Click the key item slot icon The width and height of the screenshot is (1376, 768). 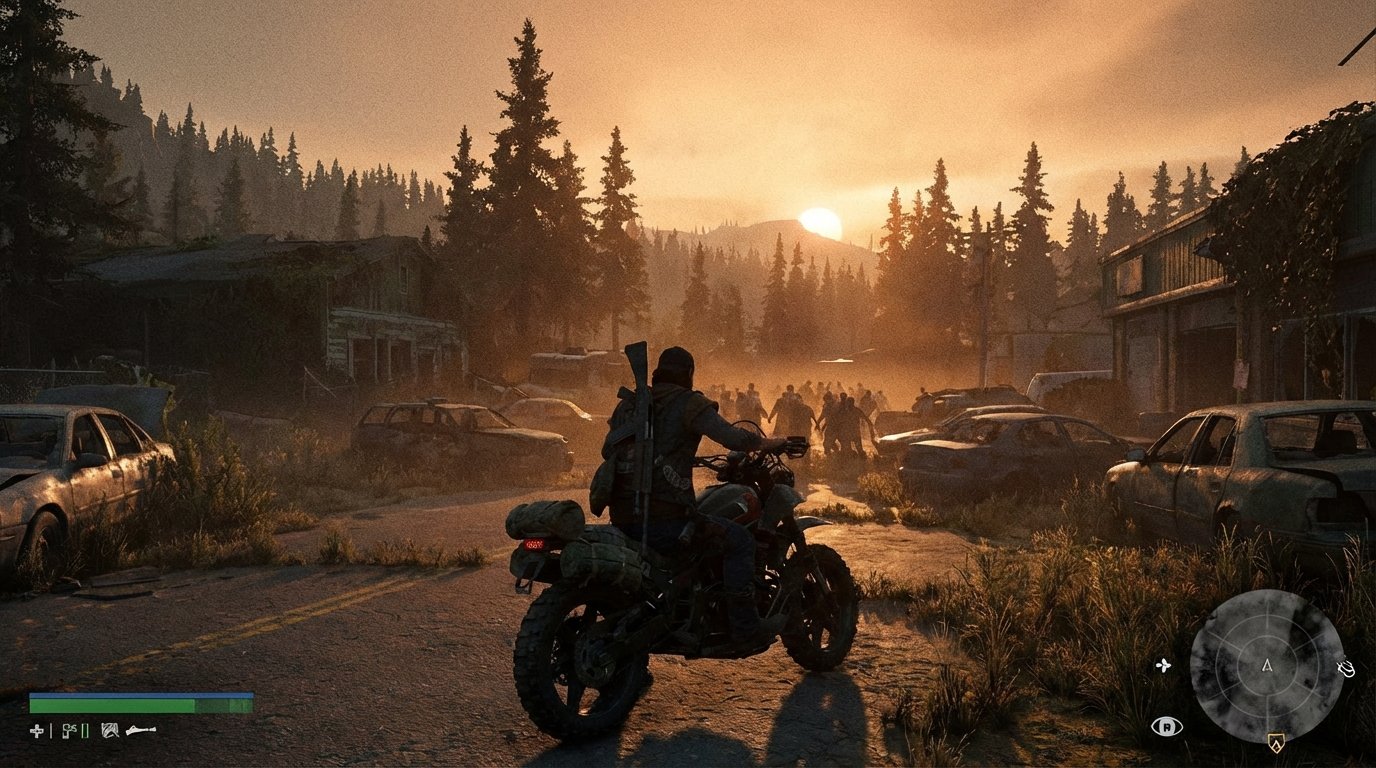click(68, 730)
